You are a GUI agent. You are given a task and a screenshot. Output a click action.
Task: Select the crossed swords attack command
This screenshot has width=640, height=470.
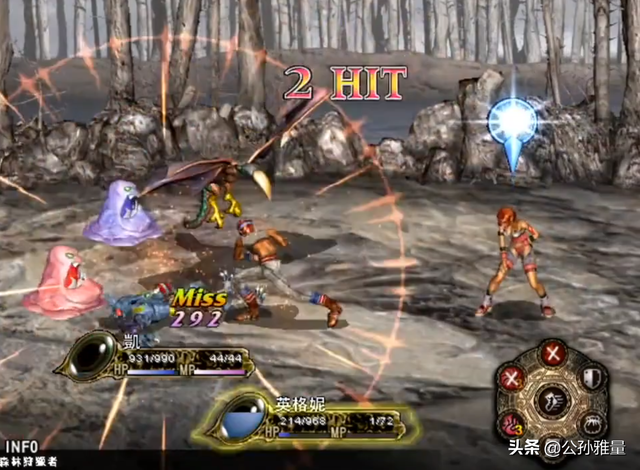coord(552,352)
